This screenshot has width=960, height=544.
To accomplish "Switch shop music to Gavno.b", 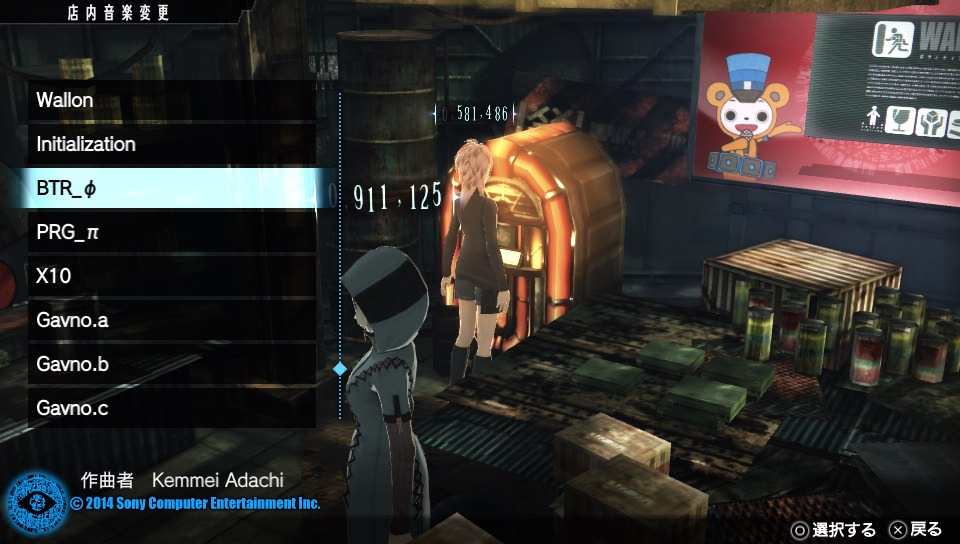I will pyautogui.click(x=170, y=364).
